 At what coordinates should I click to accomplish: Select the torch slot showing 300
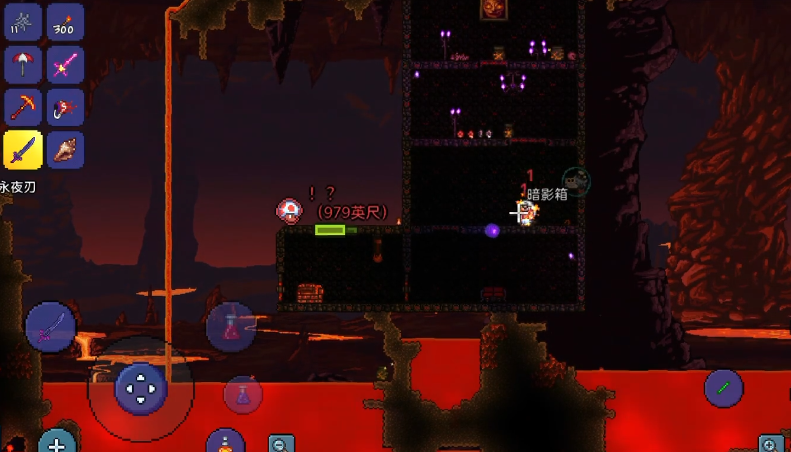click(65, 22)
